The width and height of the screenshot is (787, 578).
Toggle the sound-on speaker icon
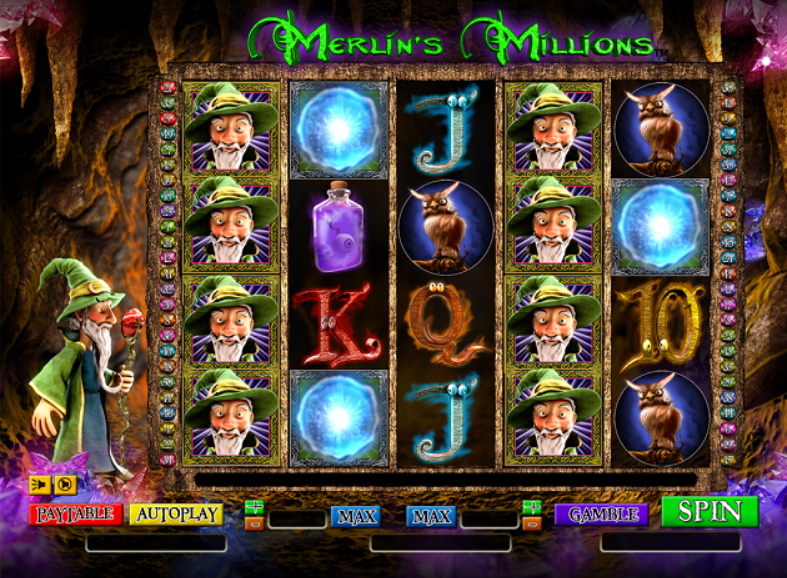click(x=40, y=486)
